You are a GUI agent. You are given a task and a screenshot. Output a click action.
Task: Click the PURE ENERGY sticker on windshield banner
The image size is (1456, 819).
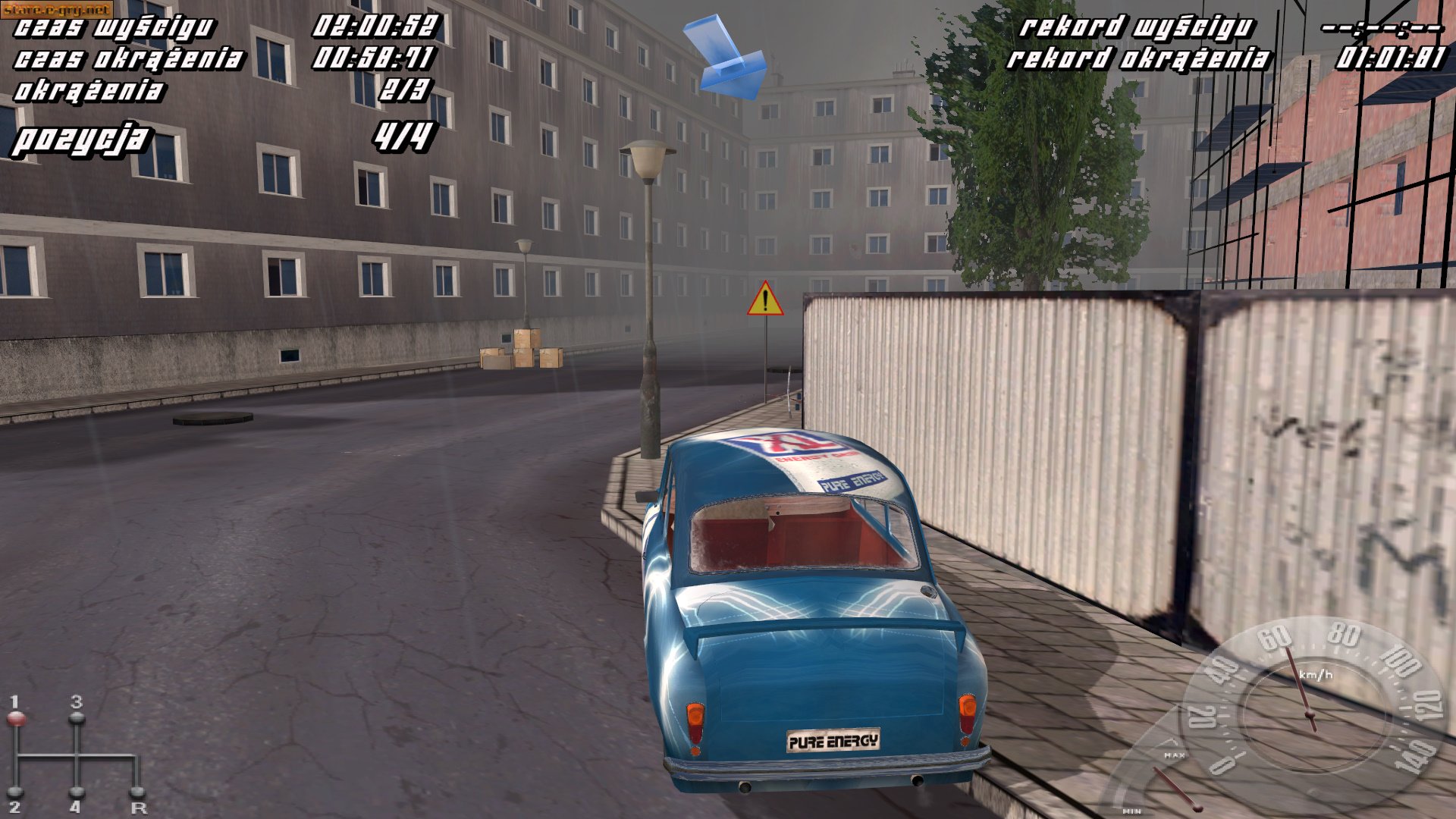851,482
